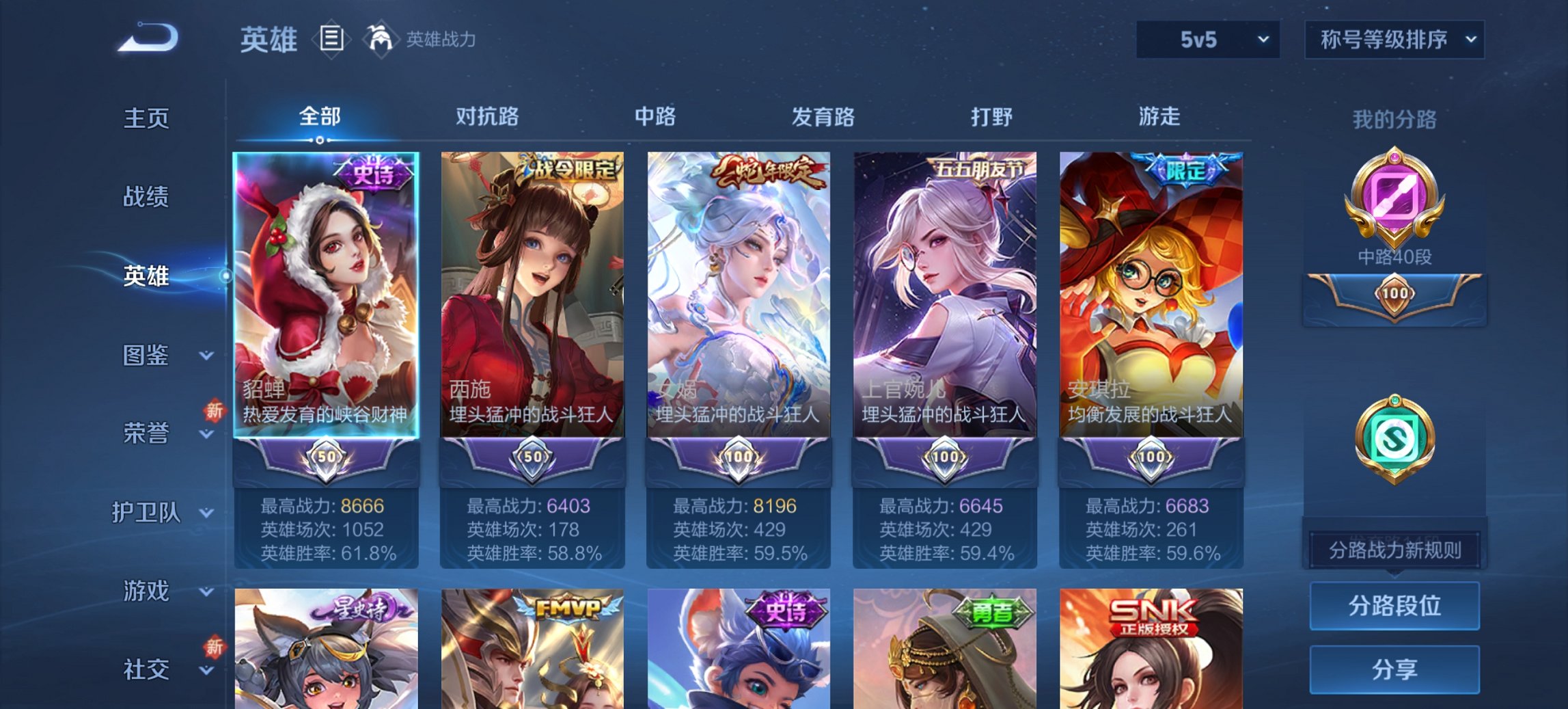Open the 称号等级排序 sorting dropdown
Image resolution: width=1568 pixels, height=709 pixels.
click(1394, 40)
